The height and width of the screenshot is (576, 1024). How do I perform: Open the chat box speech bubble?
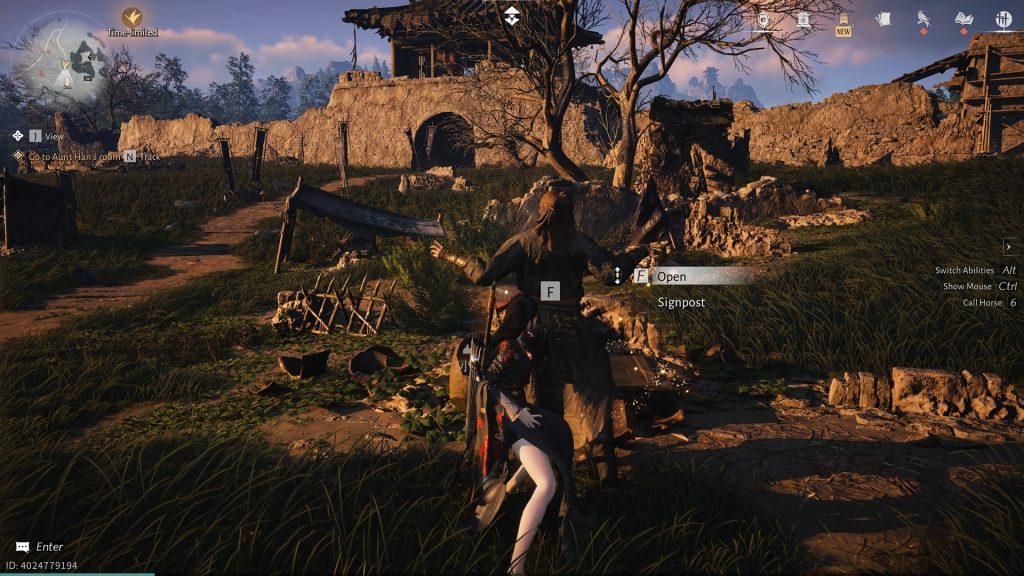tap(22, 547)
